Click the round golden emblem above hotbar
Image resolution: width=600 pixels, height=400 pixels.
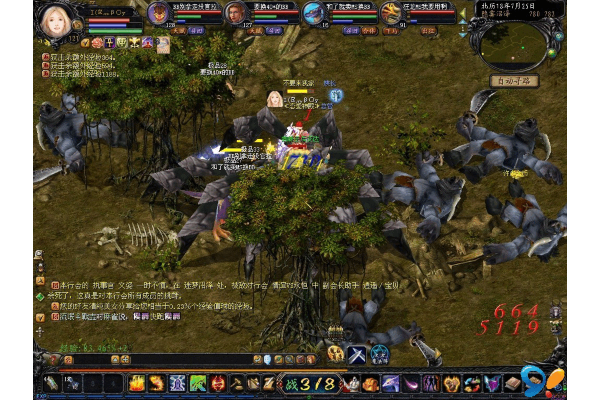click(334, 353)
